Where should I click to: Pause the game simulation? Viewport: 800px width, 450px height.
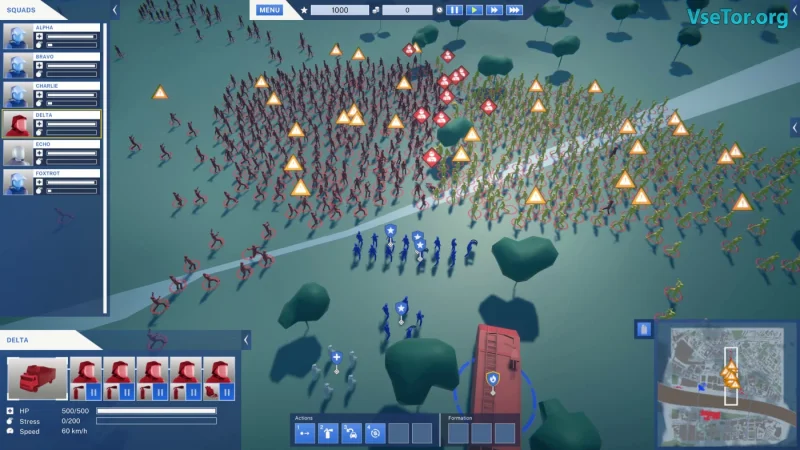pyautogui.click(x=455, y=10)
